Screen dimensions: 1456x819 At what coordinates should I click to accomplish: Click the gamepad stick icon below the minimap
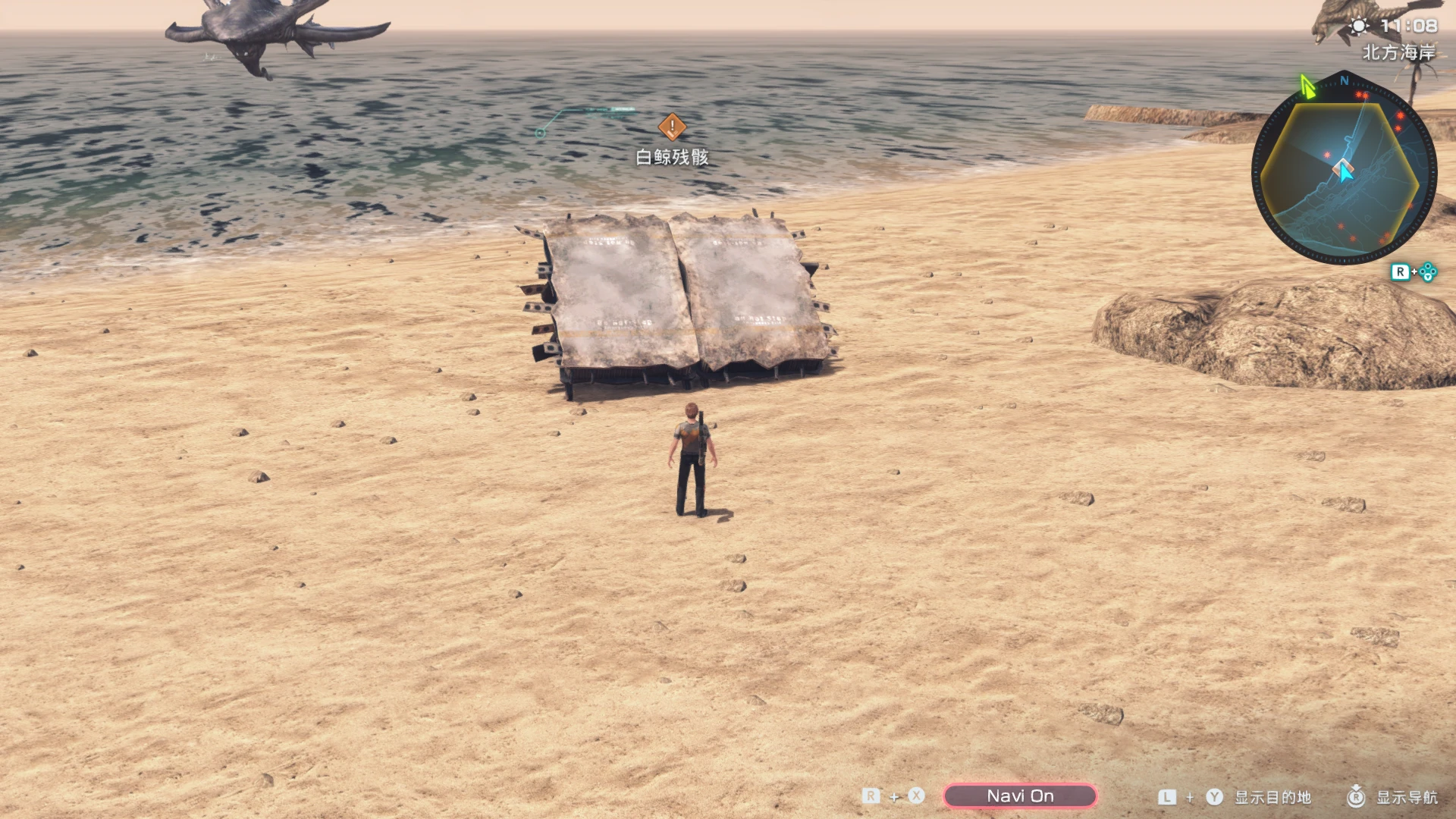coord(1426,271)
